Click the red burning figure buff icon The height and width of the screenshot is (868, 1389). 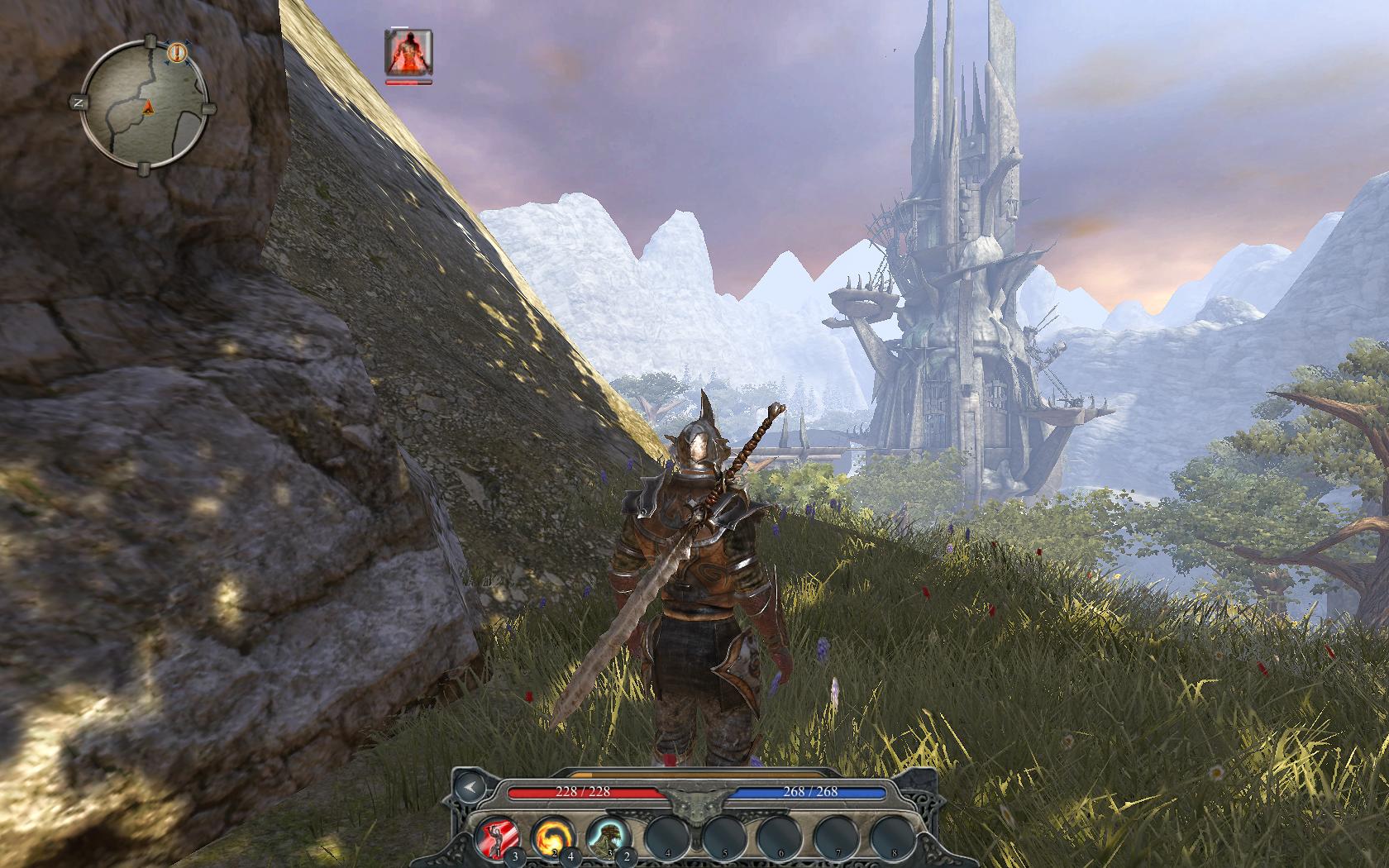[x=408, y=52]
